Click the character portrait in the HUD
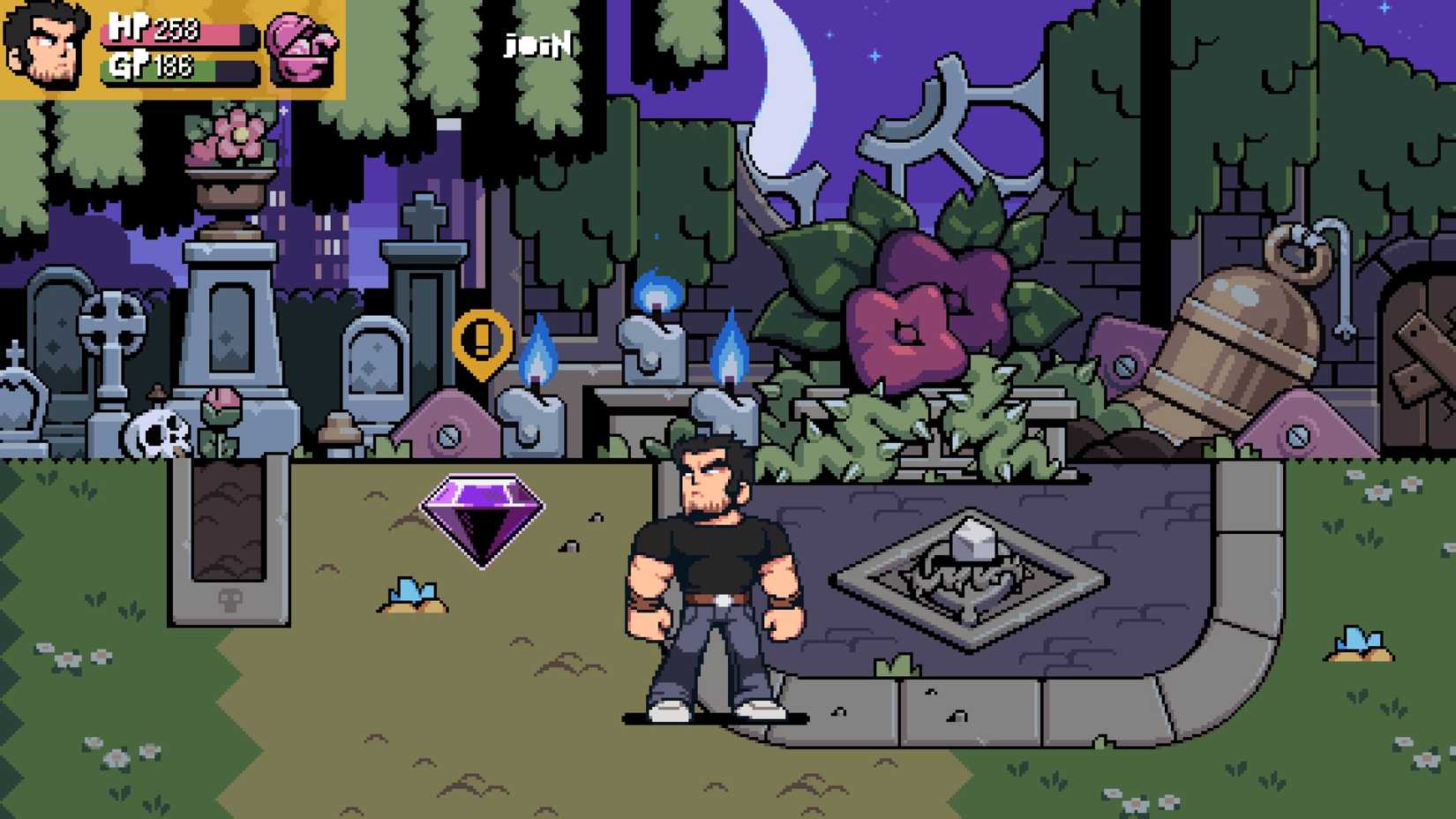This screenshot has height=819, width=1456. pos(49,49)
